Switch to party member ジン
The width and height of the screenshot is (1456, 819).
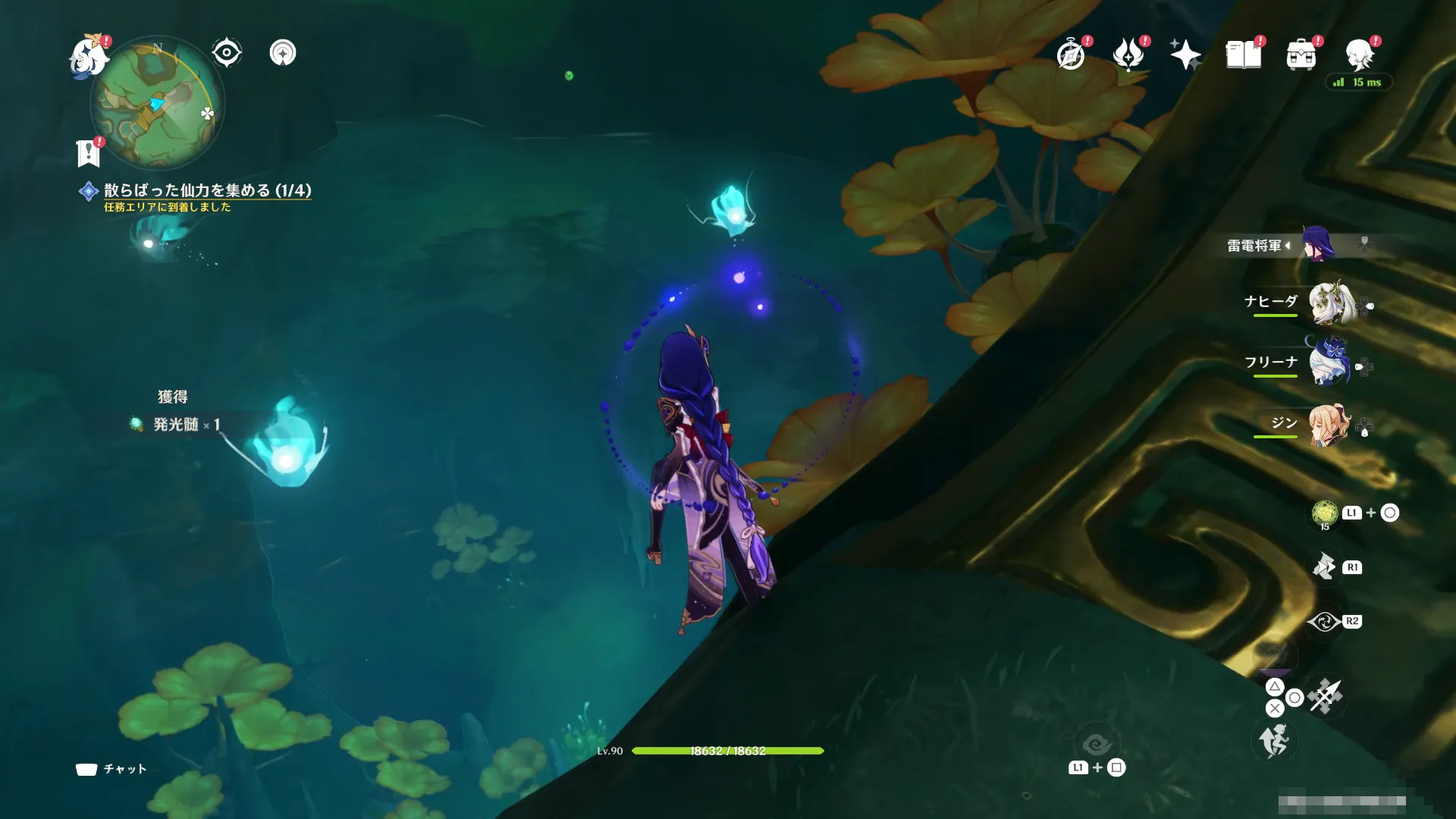1329,425
